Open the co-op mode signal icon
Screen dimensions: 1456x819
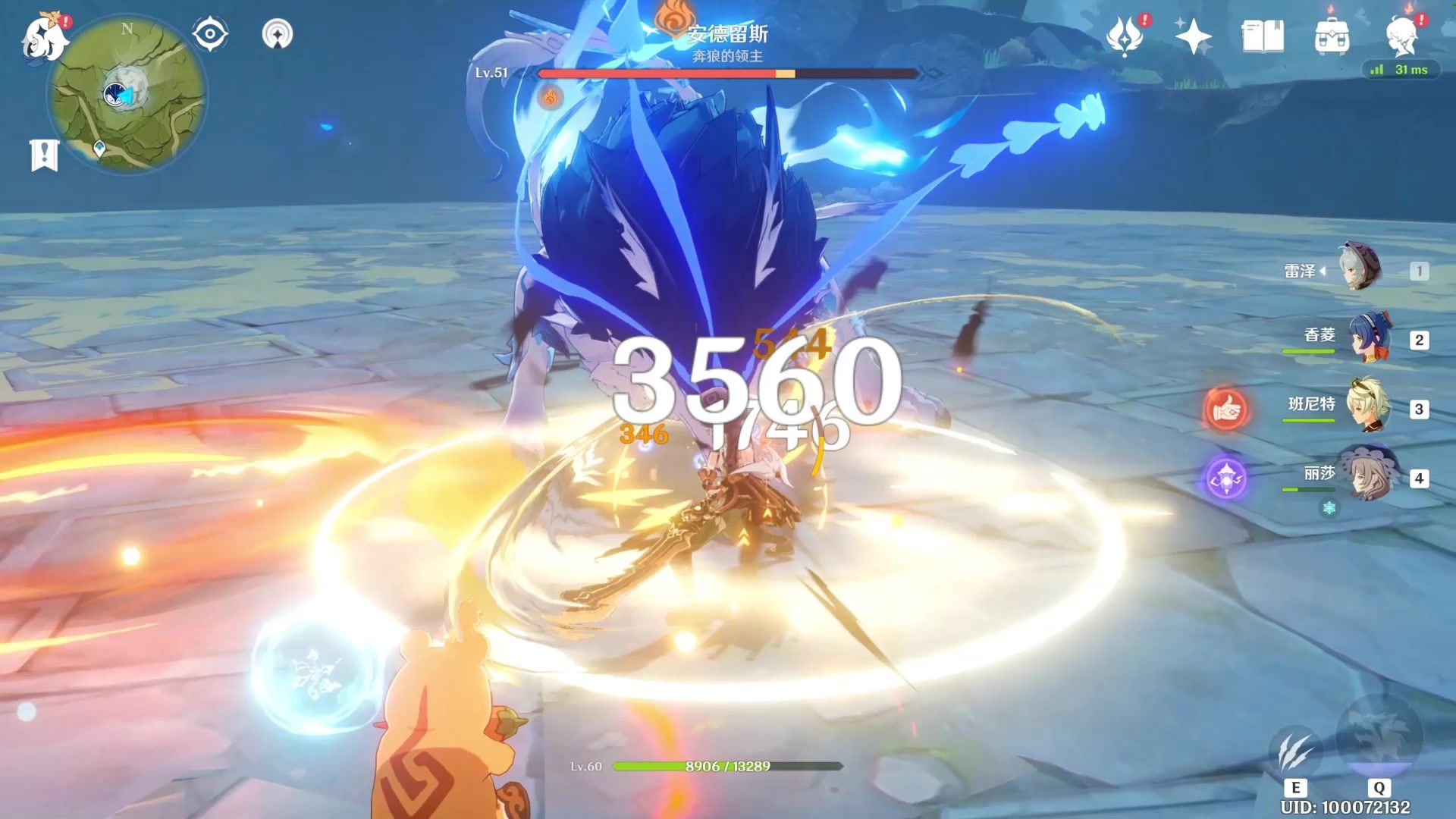[x=278, y=34]
